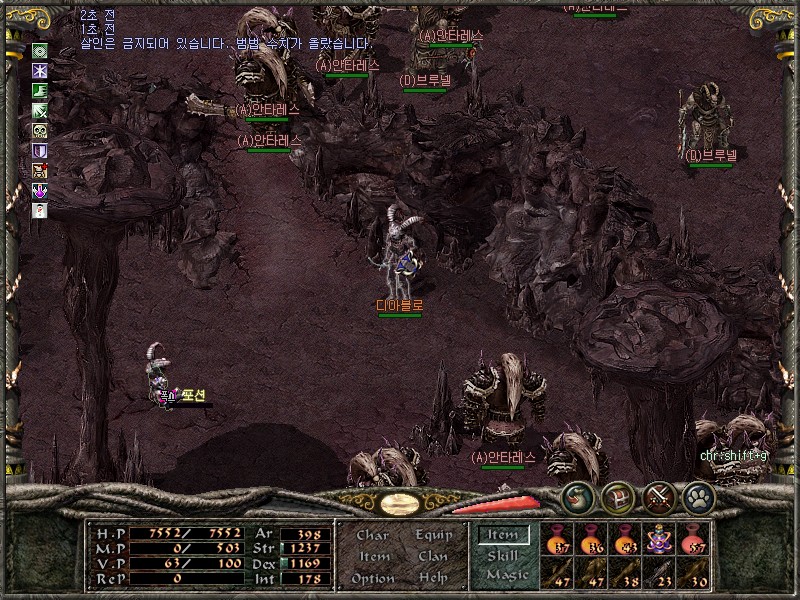The height and width of the screenshot is (600, 800).
Task: Open the Equip menu
Action: tap(434, 536)
